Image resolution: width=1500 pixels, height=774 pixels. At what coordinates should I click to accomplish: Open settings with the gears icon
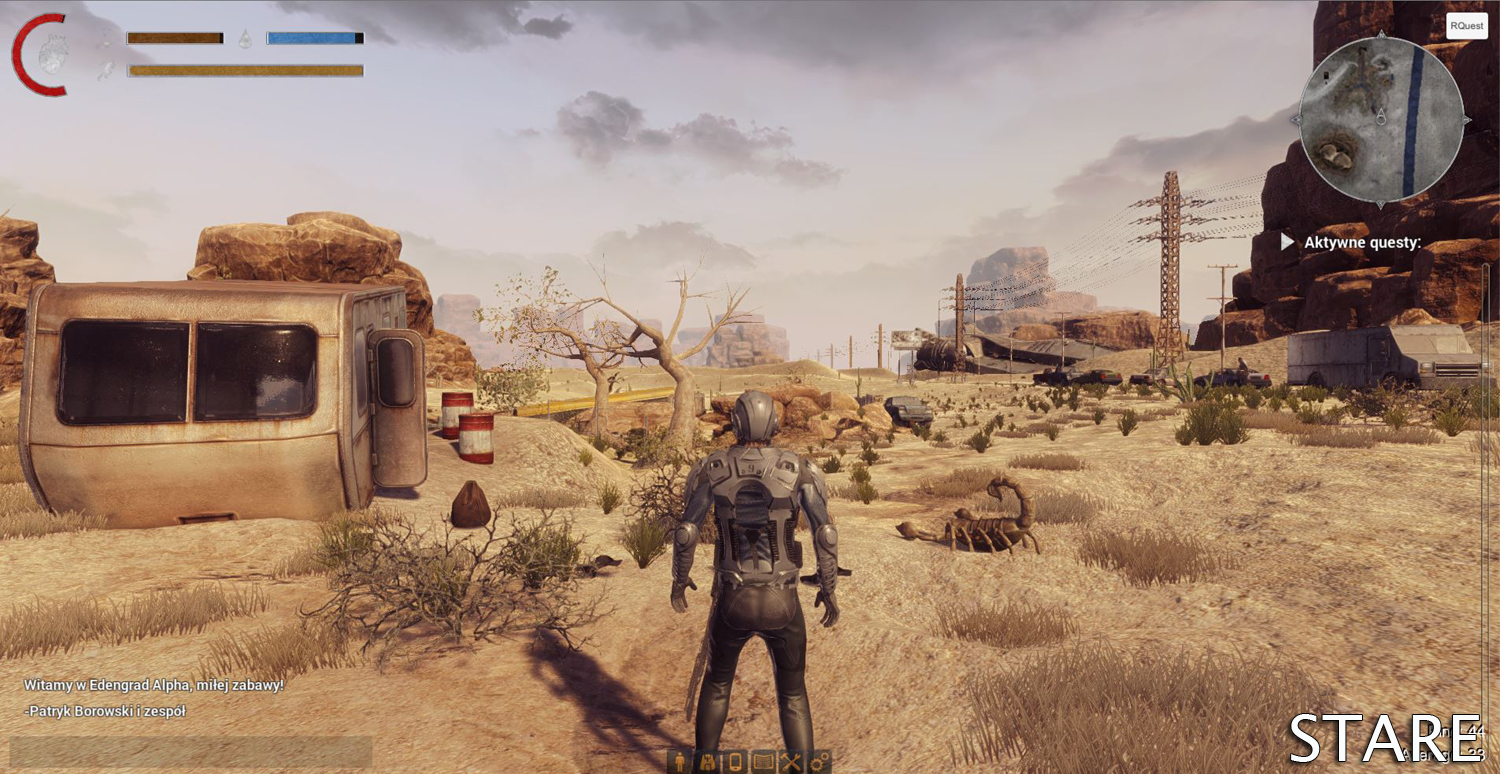819,761
